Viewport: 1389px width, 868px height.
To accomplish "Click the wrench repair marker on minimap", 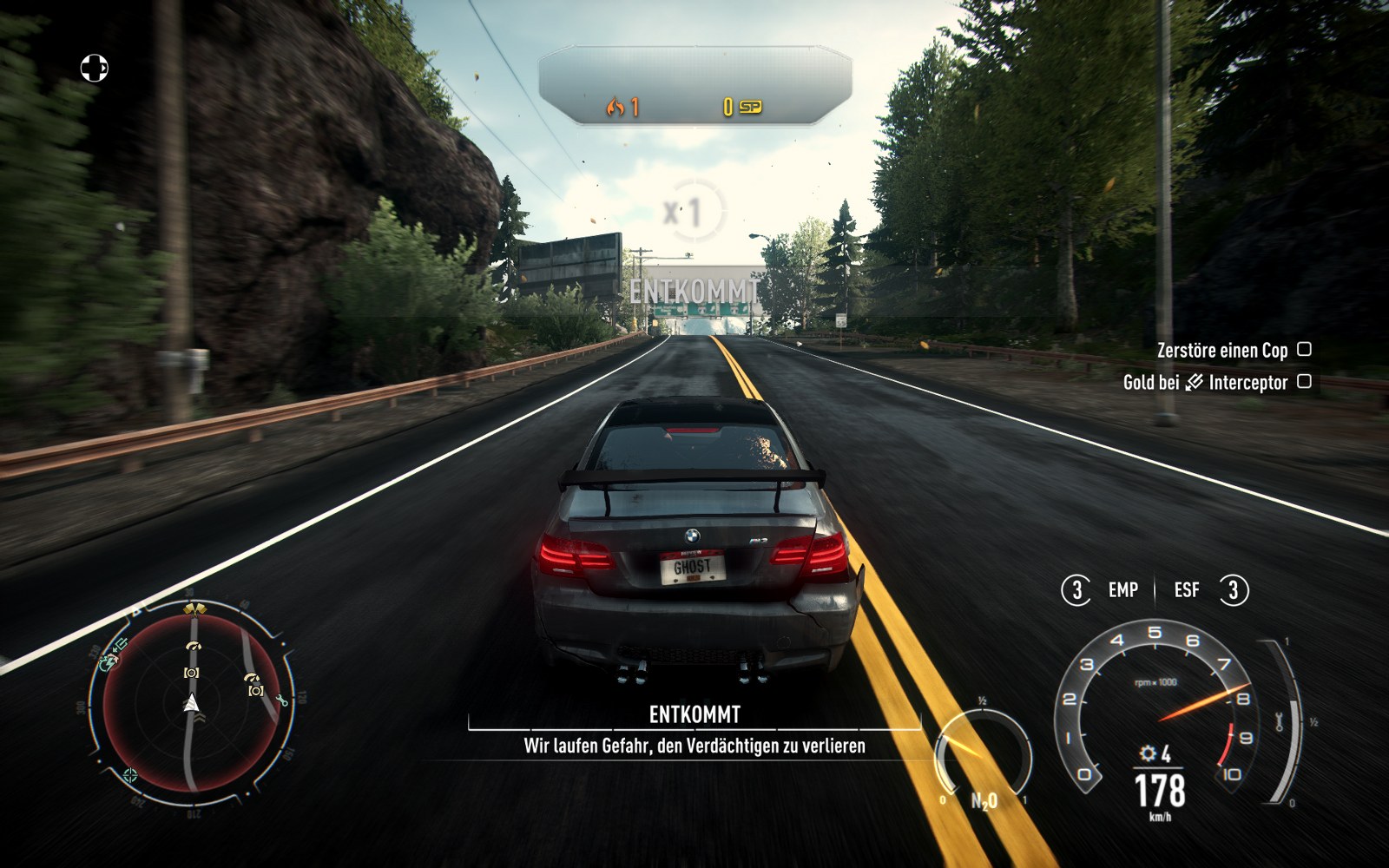I will point(282,700).
